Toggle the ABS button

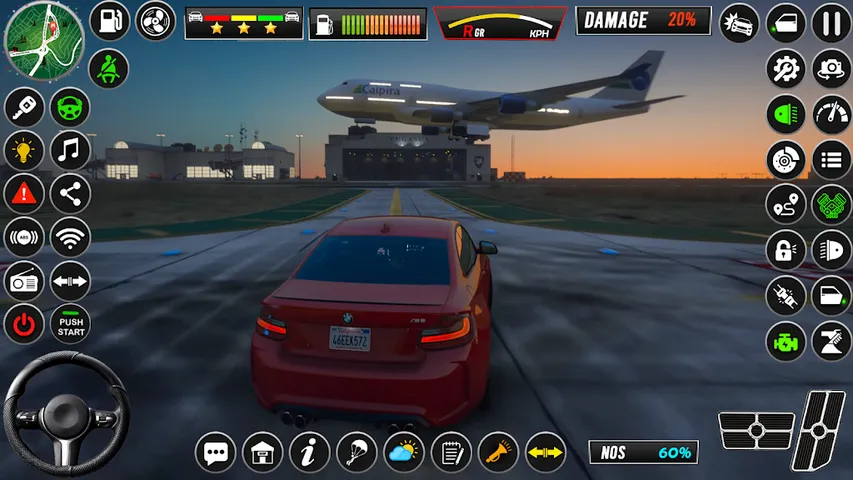(x=24, y=238)
